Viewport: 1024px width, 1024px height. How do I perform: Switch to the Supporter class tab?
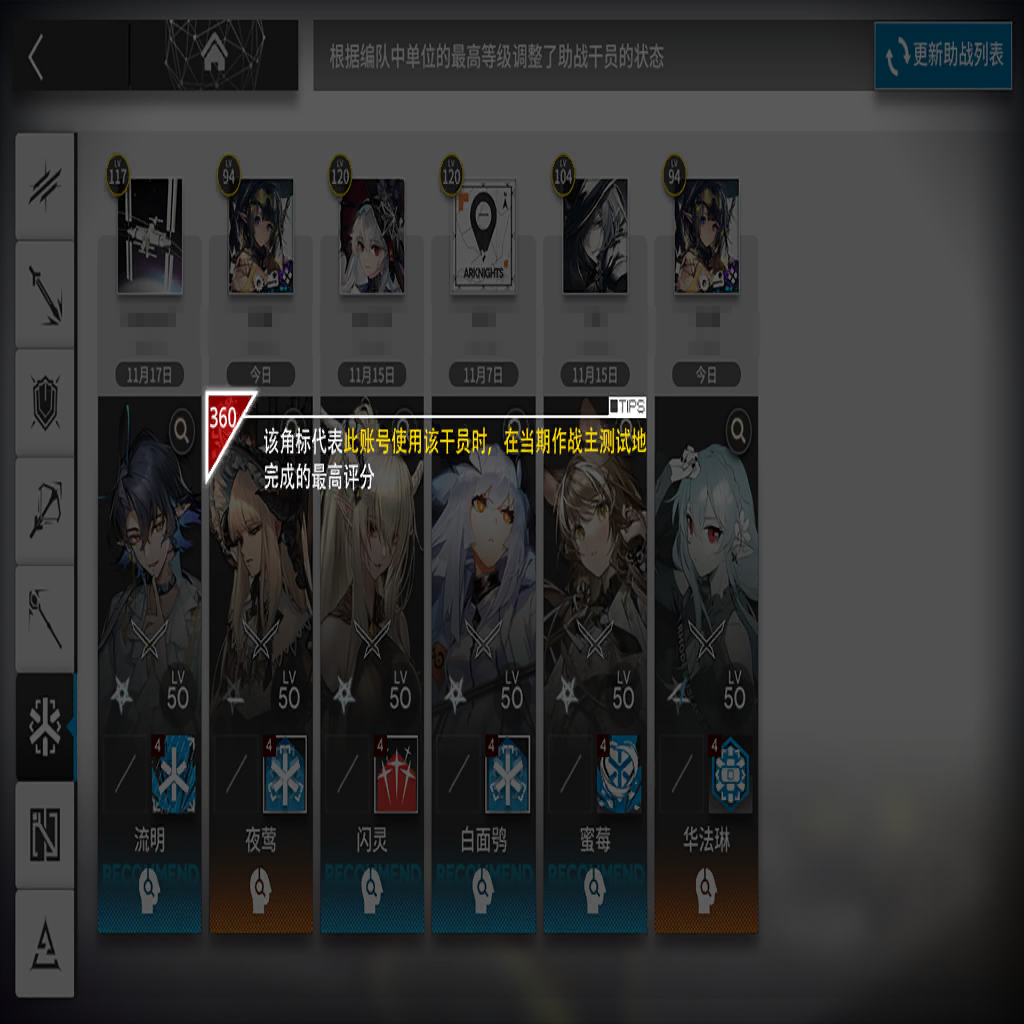[45, 834]
